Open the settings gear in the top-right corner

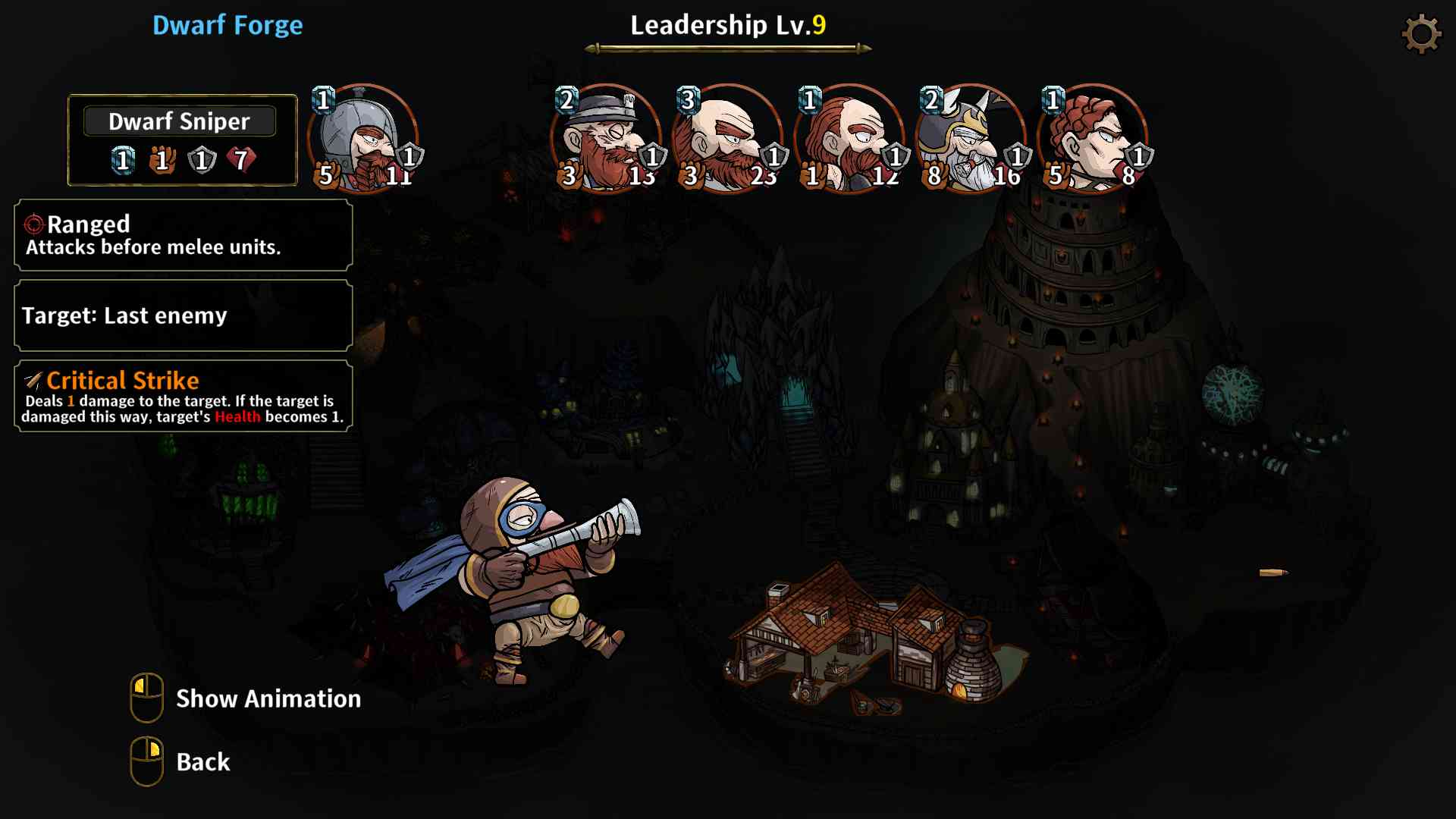tap(1423, 33)
